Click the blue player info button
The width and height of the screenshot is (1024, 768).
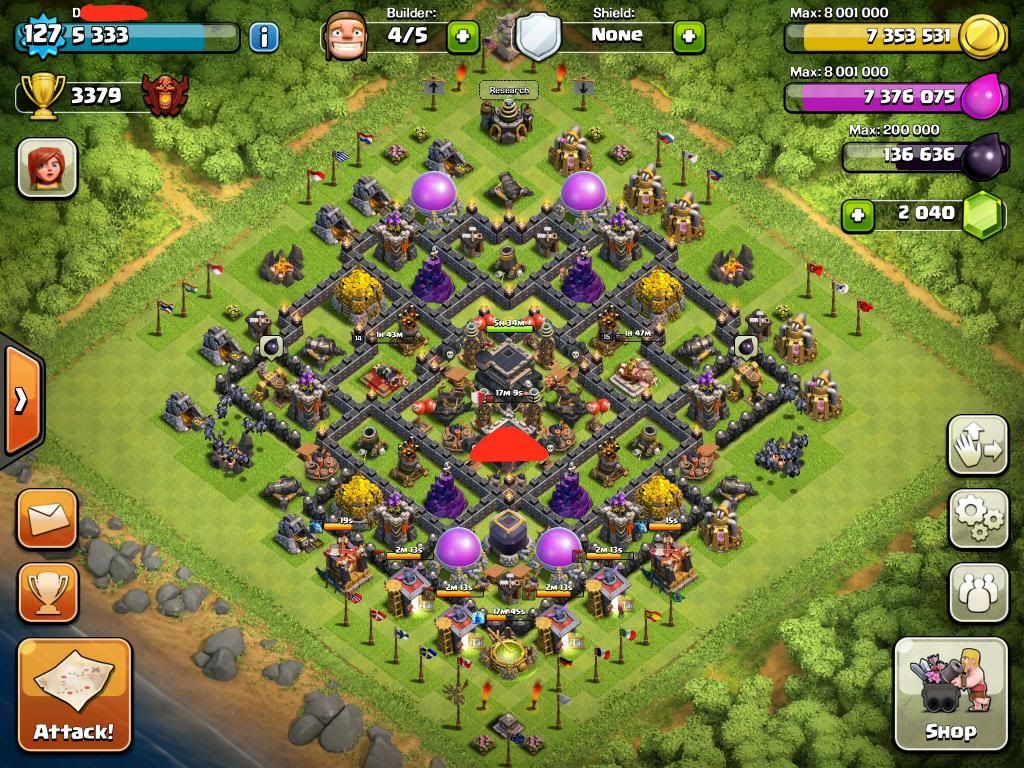tap(264, 38)
